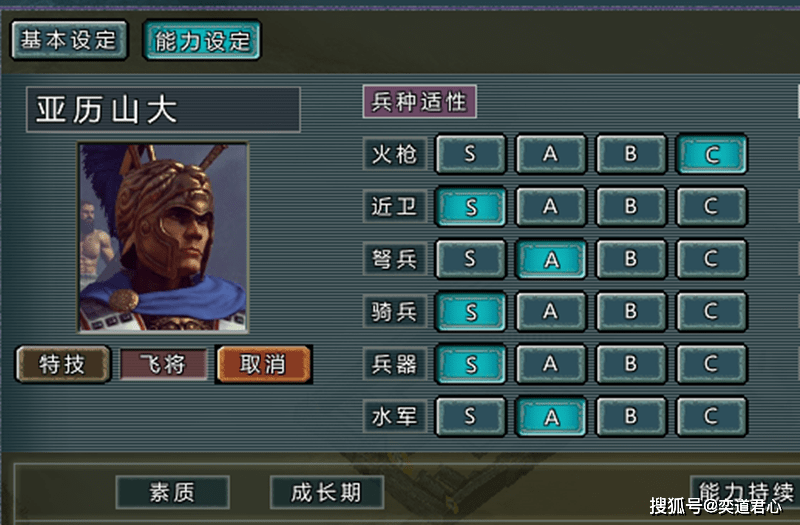The image size is (800, 525).
Task: Select the general's helmeted portrait
Action: (163, 237)
